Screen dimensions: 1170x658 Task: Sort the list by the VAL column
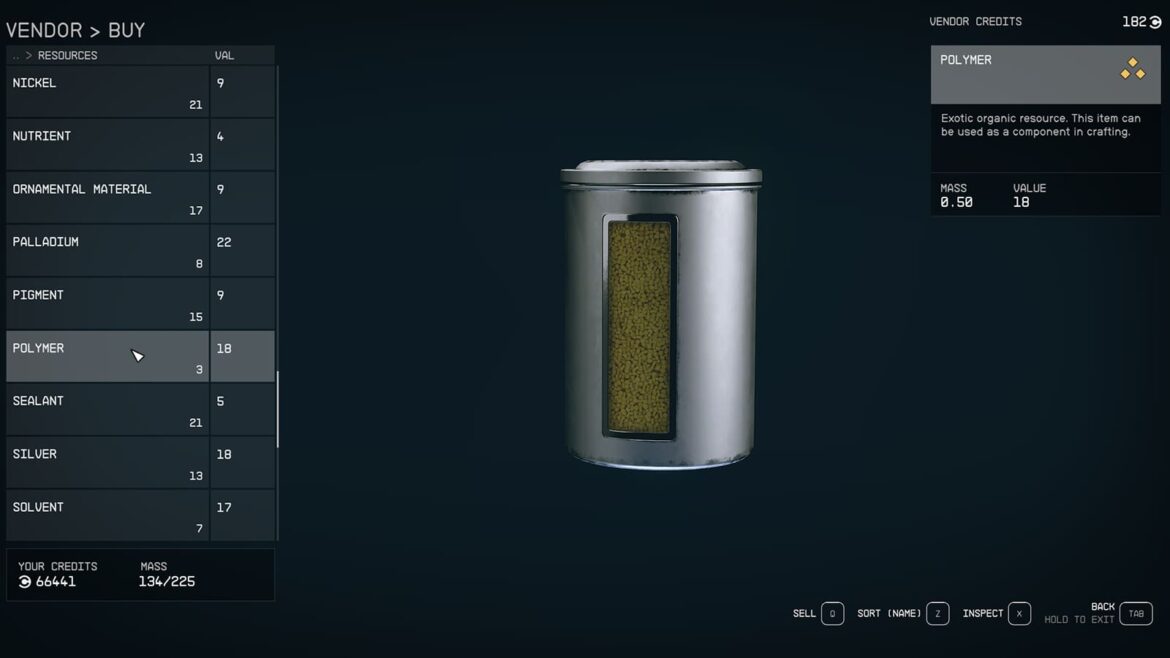tap(224, 56)
